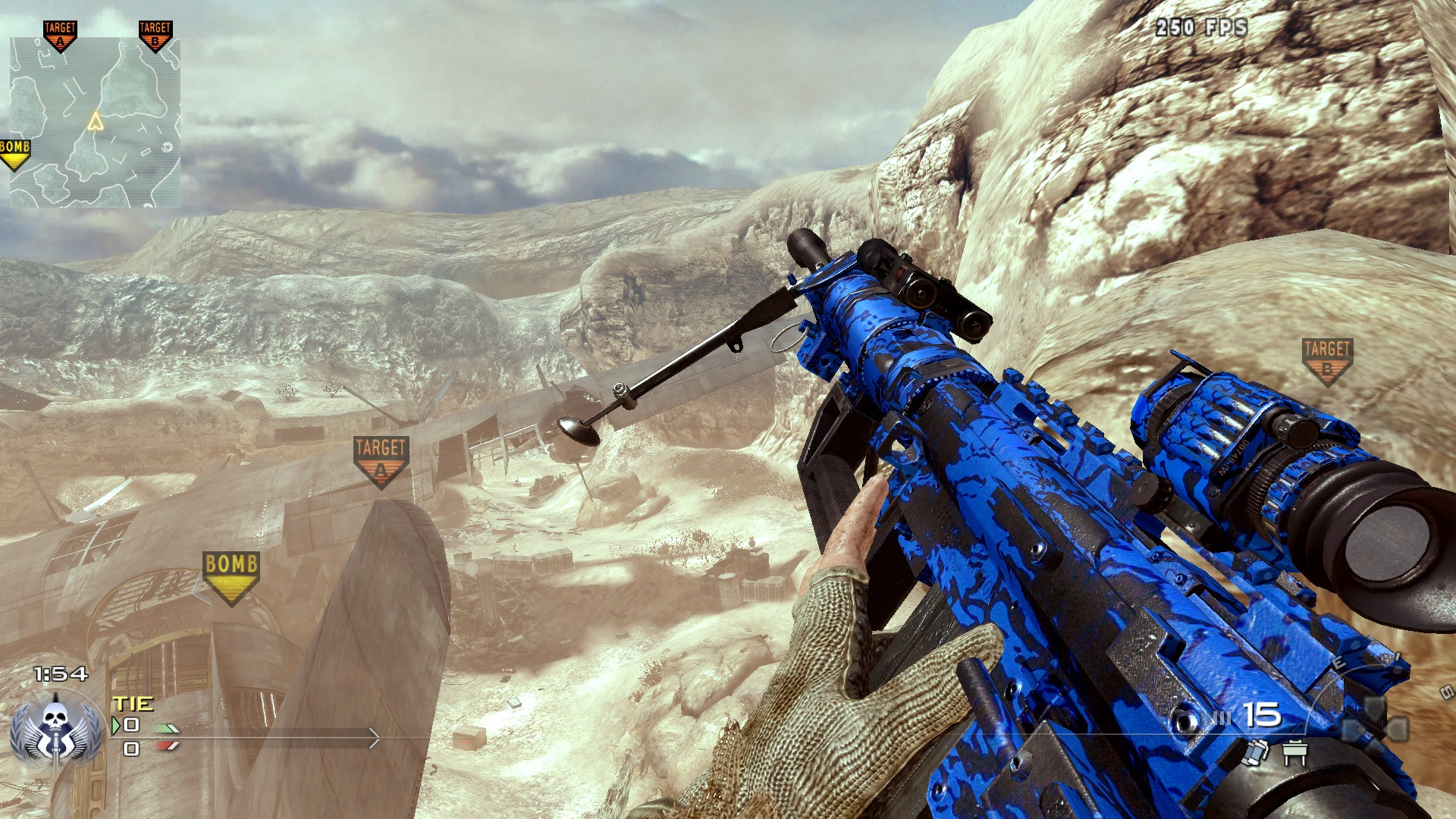Click the TIE score status label
This screenshot has width=1456, height=819.
(133, 704)
